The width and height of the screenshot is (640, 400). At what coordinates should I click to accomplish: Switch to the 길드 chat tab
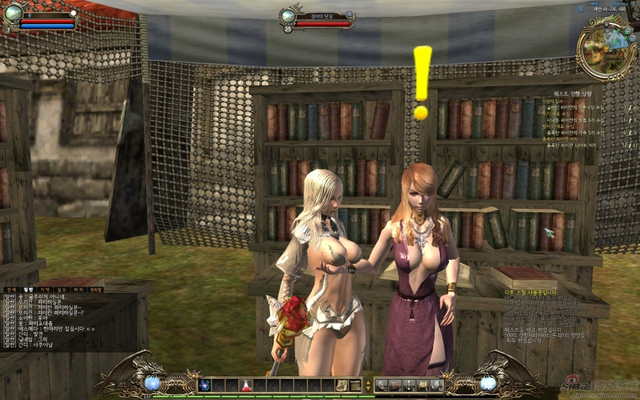[x=63, y=289]
